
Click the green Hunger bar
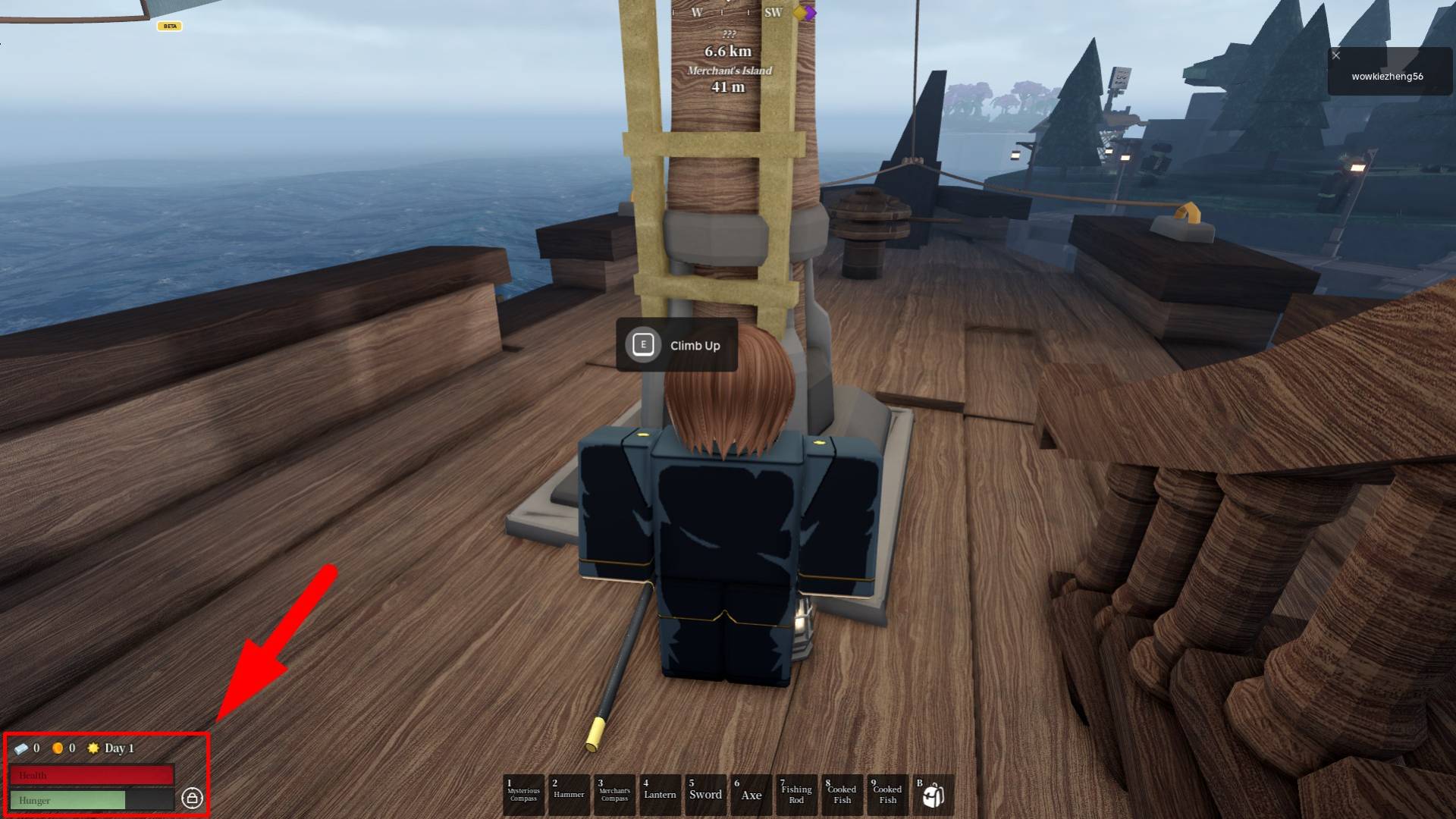[72, 800]
